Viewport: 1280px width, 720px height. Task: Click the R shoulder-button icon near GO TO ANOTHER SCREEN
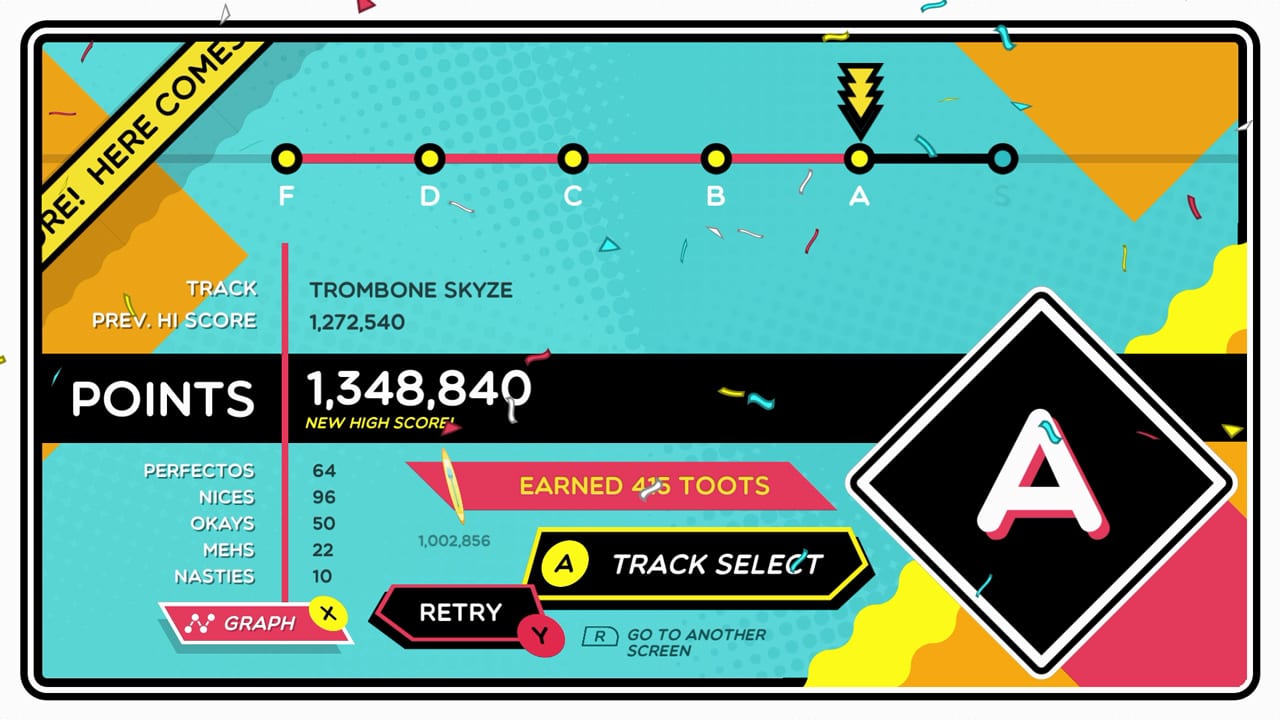tap(599, 636)
